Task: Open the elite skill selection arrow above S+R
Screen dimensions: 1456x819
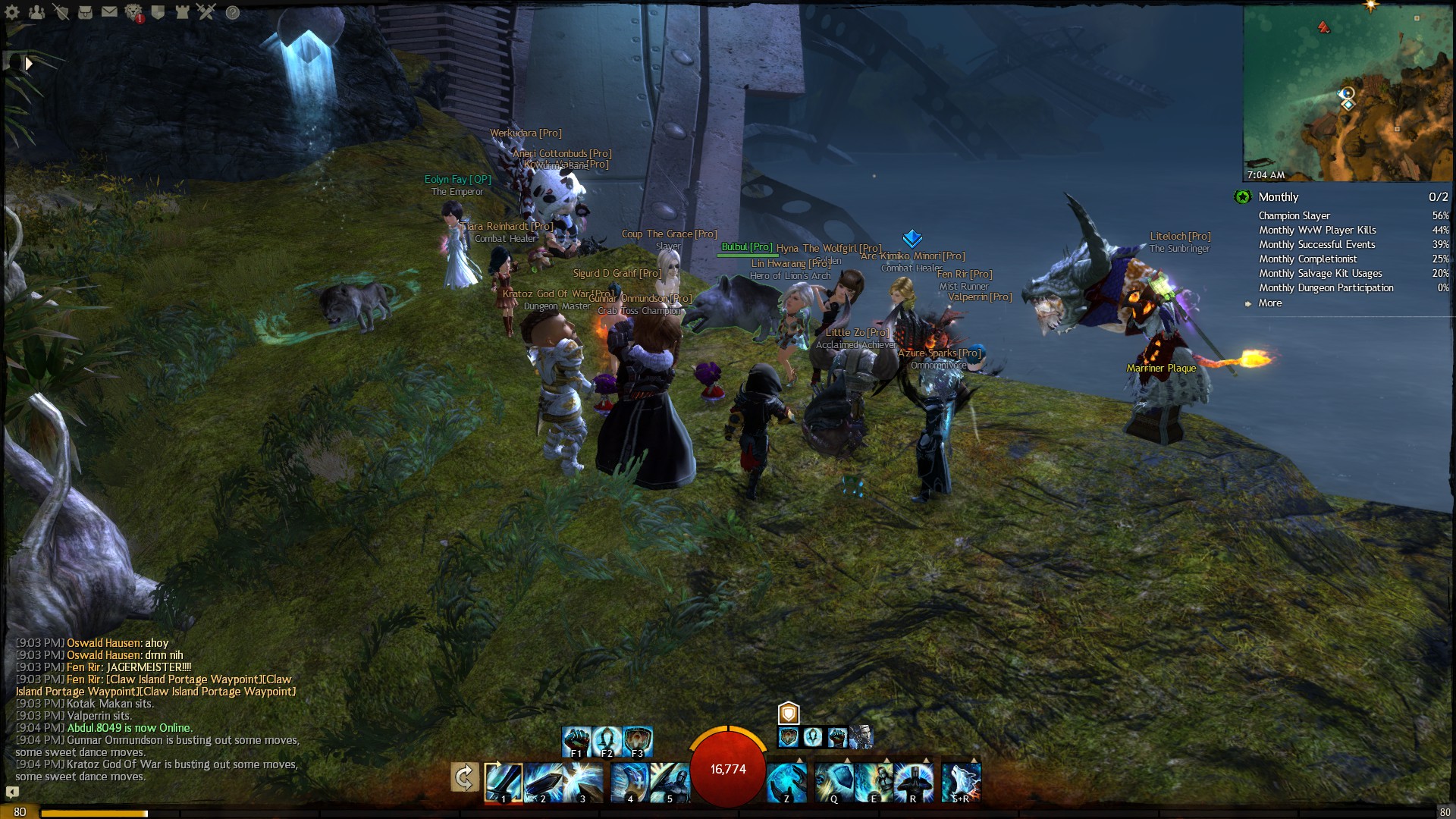Action: tap(973, 759)
